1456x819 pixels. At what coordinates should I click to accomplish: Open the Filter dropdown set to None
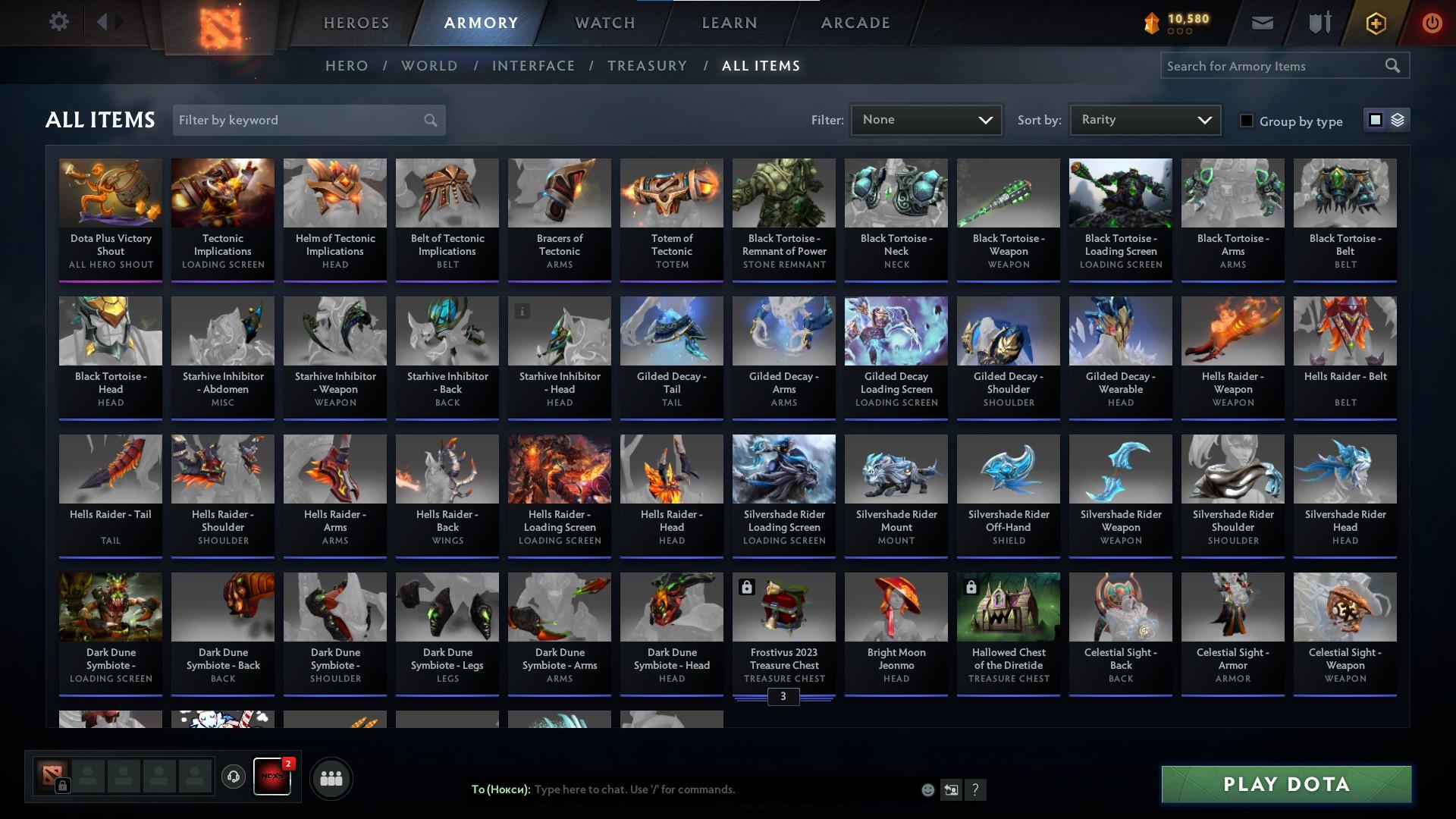coord(926,119)
